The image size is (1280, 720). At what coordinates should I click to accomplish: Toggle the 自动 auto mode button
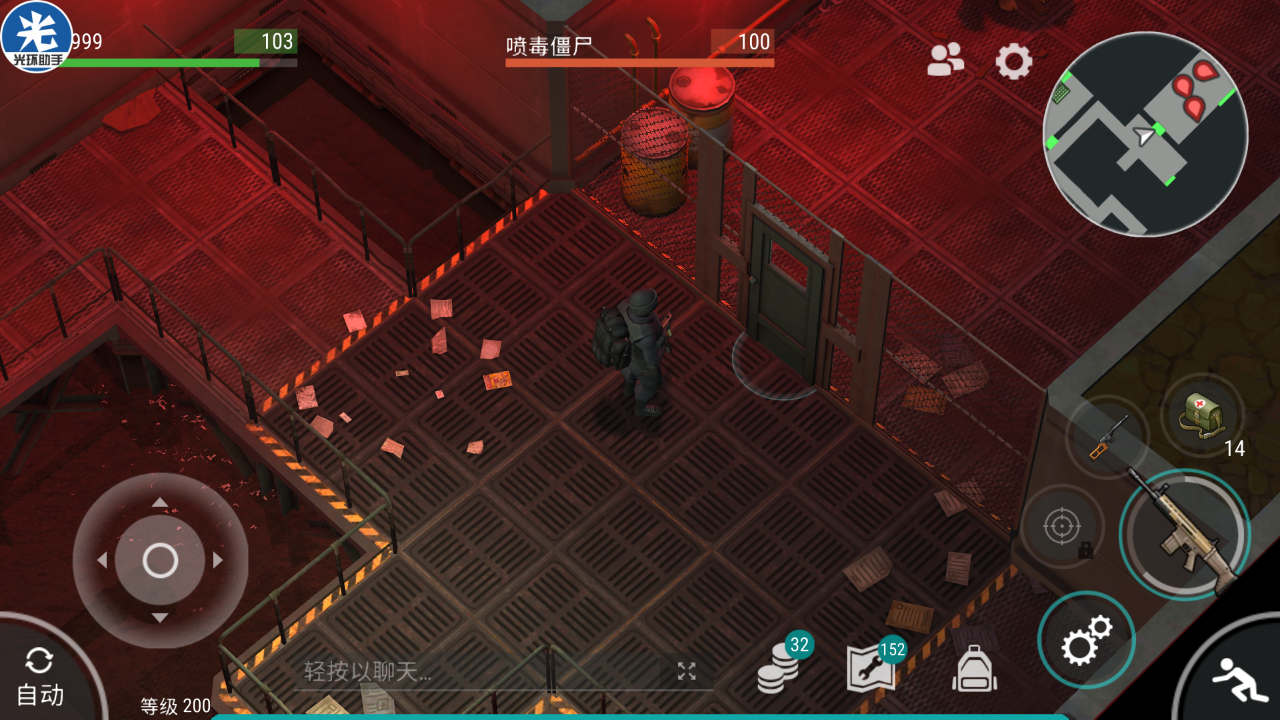40,678
